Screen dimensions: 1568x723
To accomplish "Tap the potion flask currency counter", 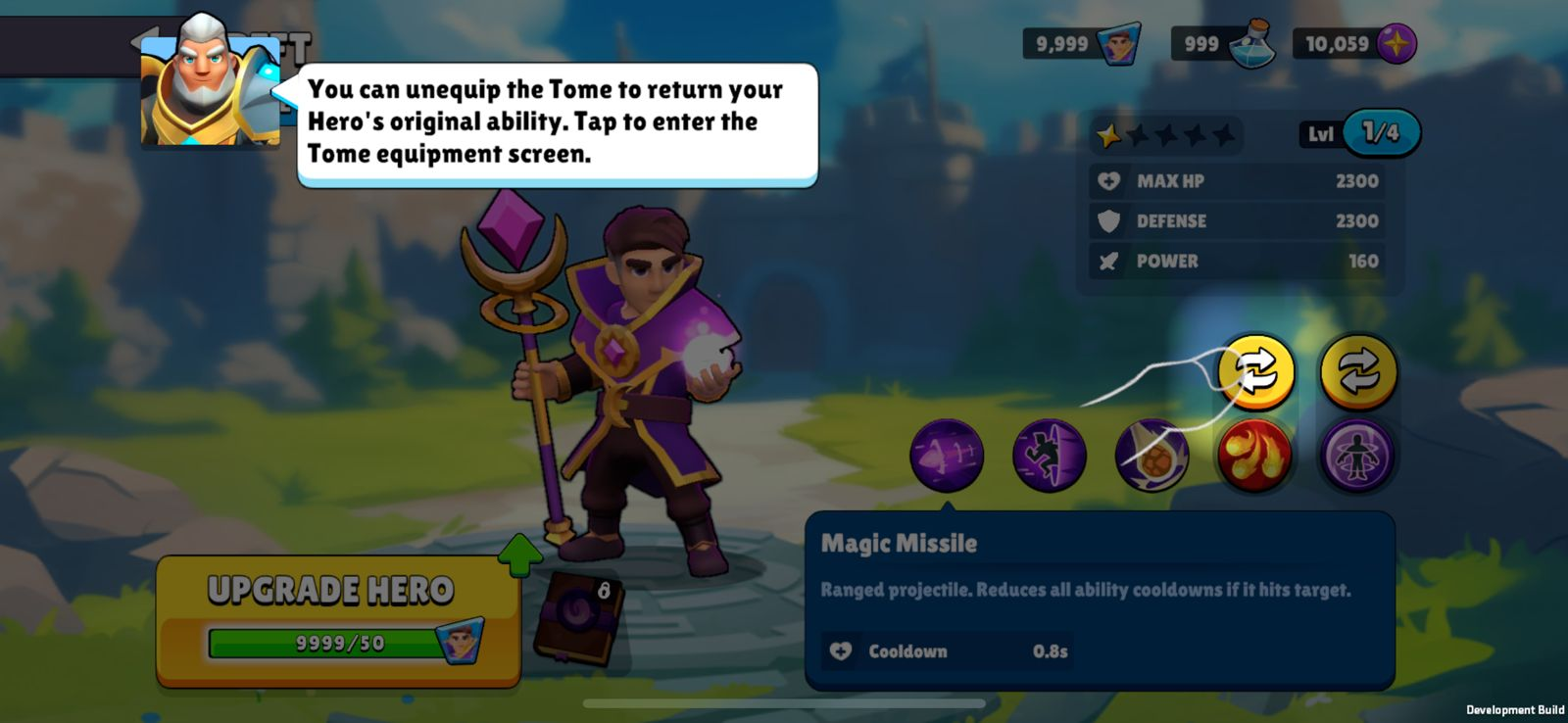I will [1223, 44].
